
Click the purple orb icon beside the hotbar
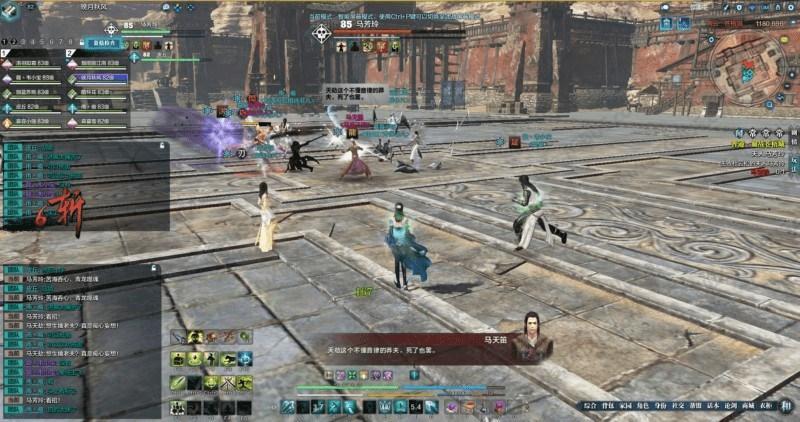pos(450,407)
